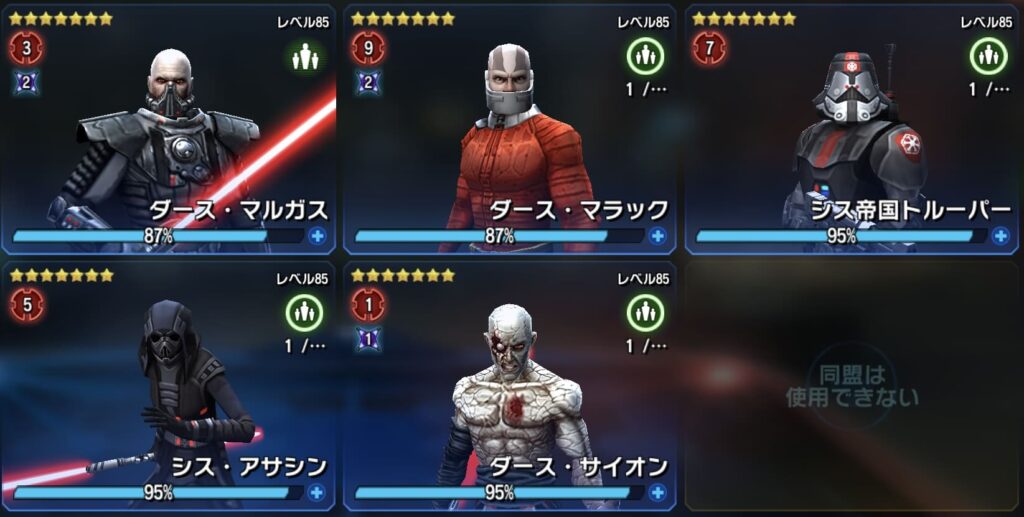The image size is (1024, 517).
Task: Tap the plus button beside ダース・マラック's 87% bar
Action: coord(657,236)
